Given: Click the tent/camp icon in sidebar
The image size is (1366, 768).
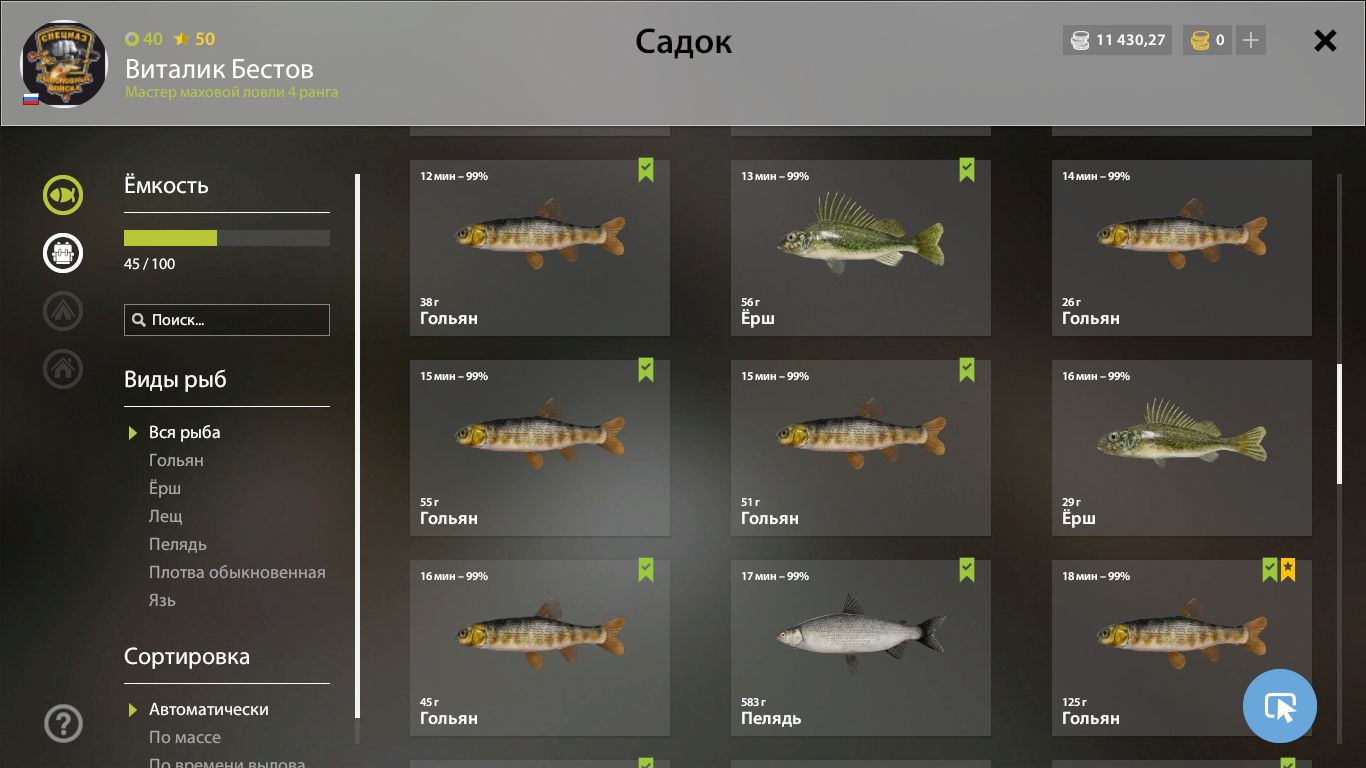Looking at the screenshot, I should coord(62,311).
